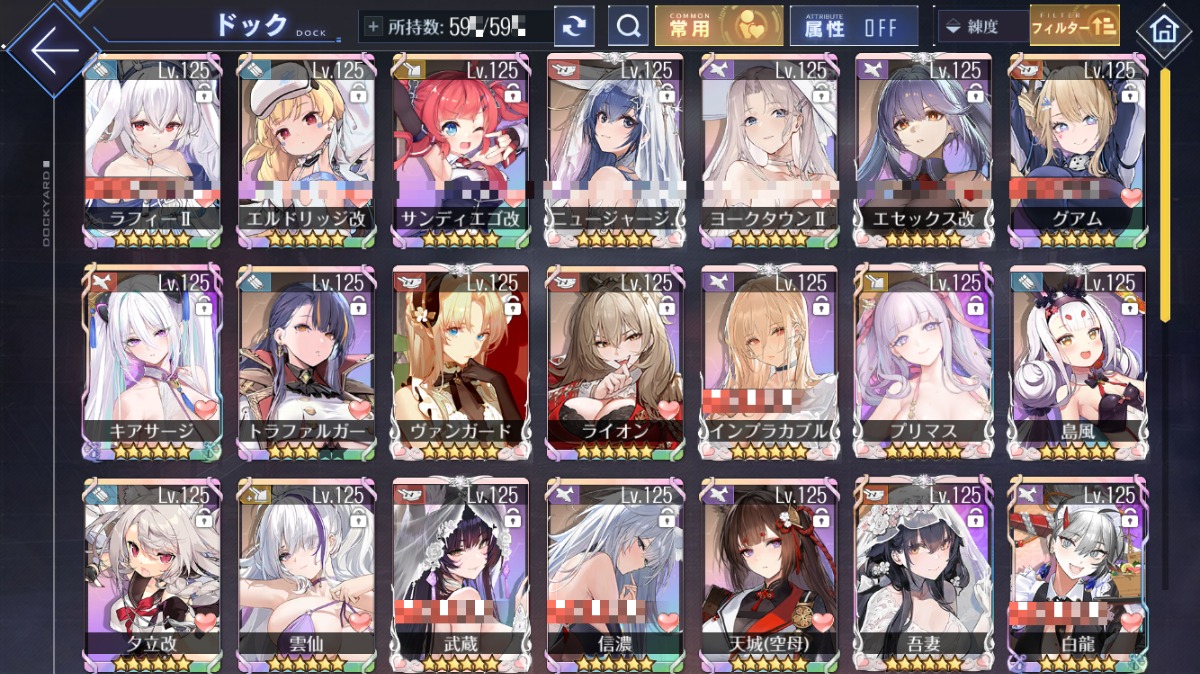This screenshot has height=674, width=1200.
Task: Expand dock capacity with plus button
Action: tap(374, 27)
